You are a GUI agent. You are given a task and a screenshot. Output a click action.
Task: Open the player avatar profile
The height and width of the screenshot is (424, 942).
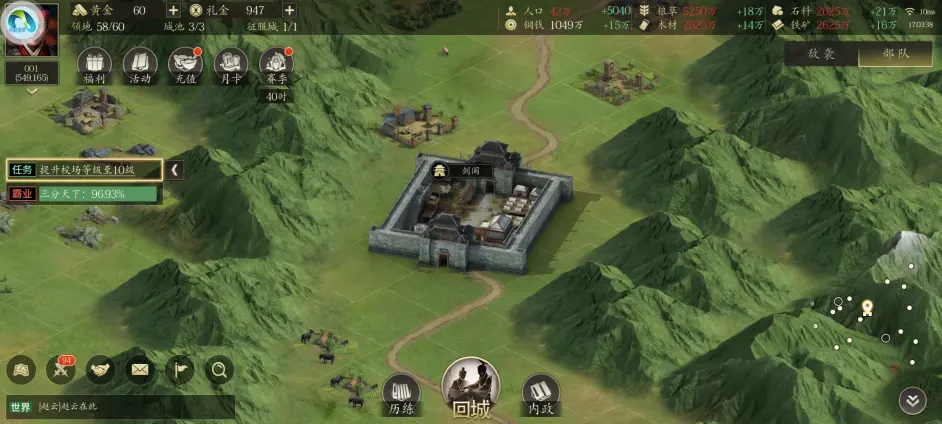point(30,30)
